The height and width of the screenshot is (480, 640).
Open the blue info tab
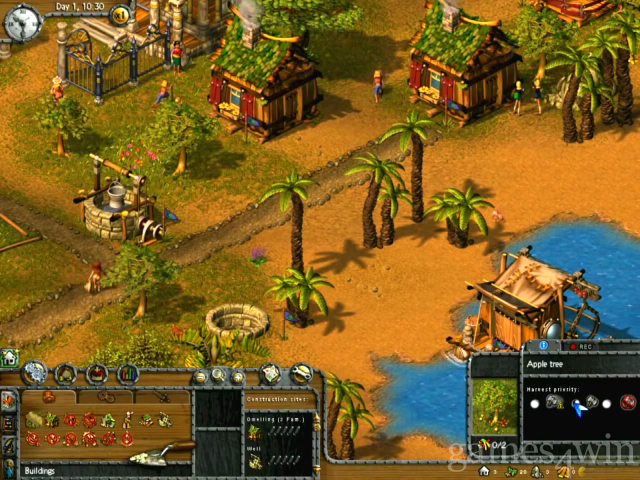pyautogui.click(x=543, y=346)
